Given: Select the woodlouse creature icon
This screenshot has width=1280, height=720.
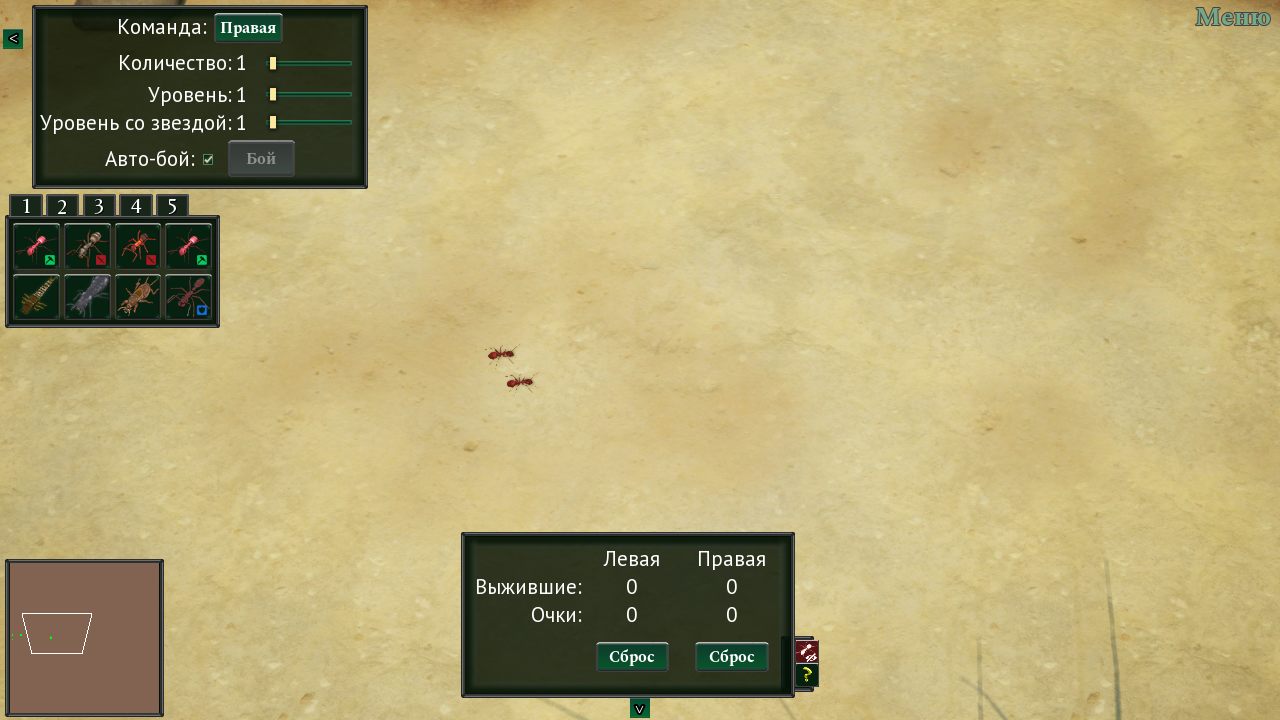Looking at the screenshot, I should click(x=88, y=297).
